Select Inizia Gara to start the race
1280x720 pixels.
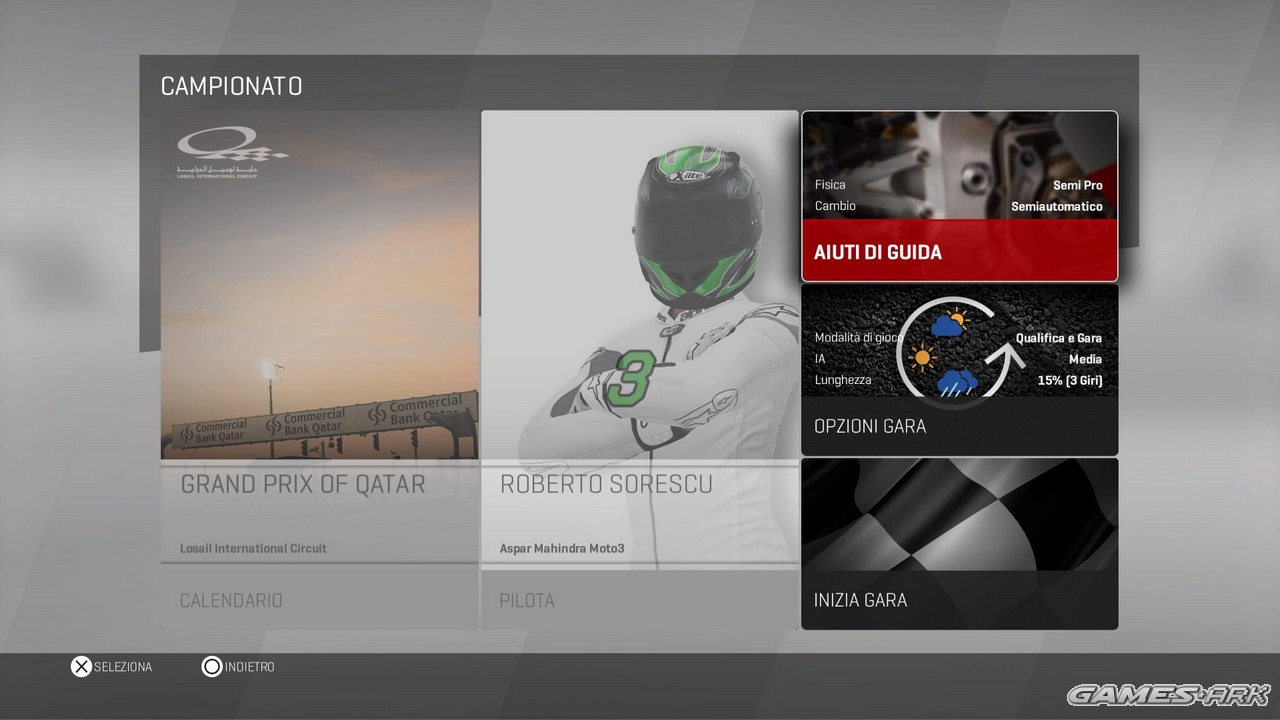959,544
